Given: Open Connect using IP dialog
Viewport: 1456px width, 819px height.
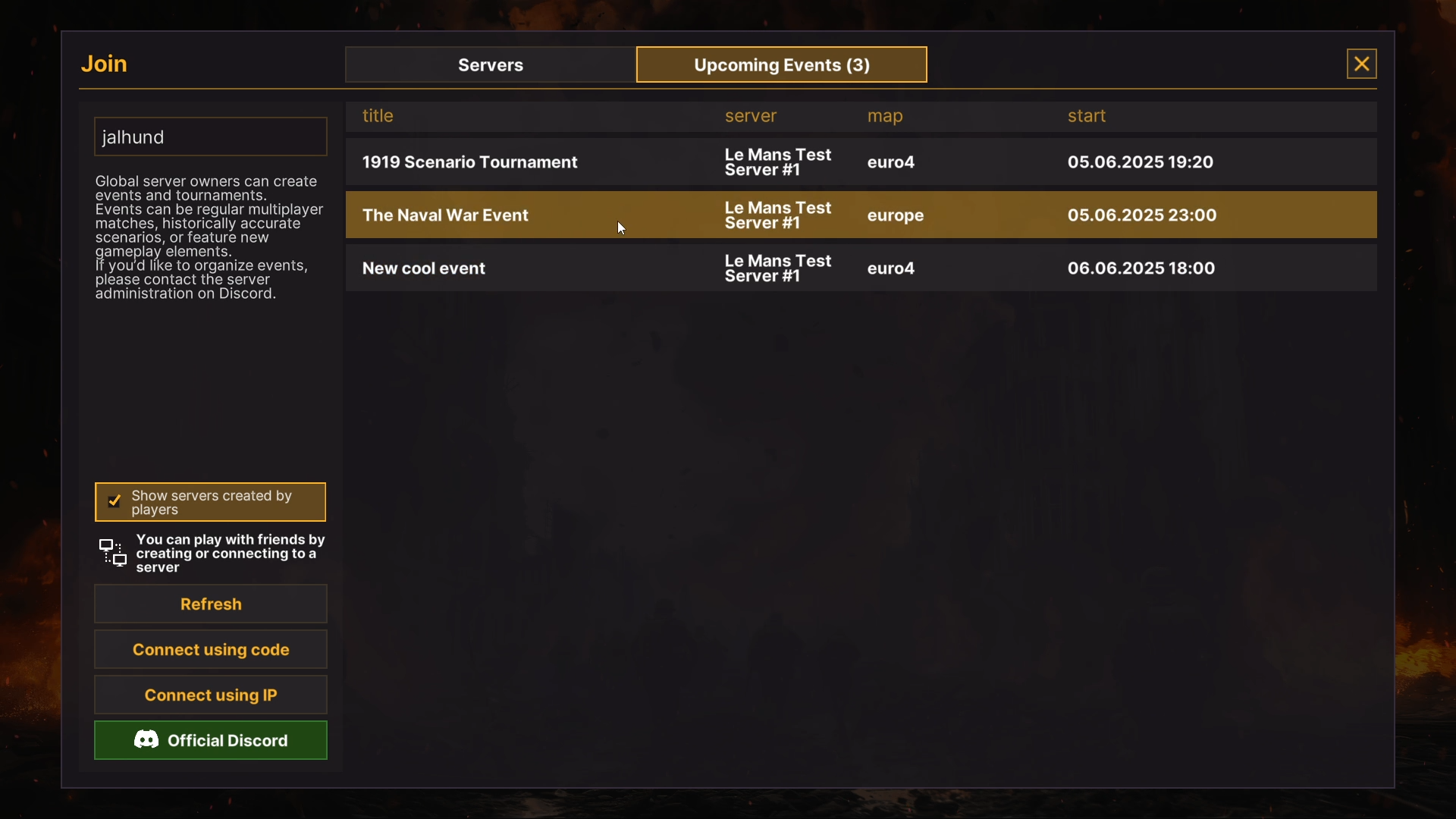Looking at the screenshot, I should coord(210,695).
